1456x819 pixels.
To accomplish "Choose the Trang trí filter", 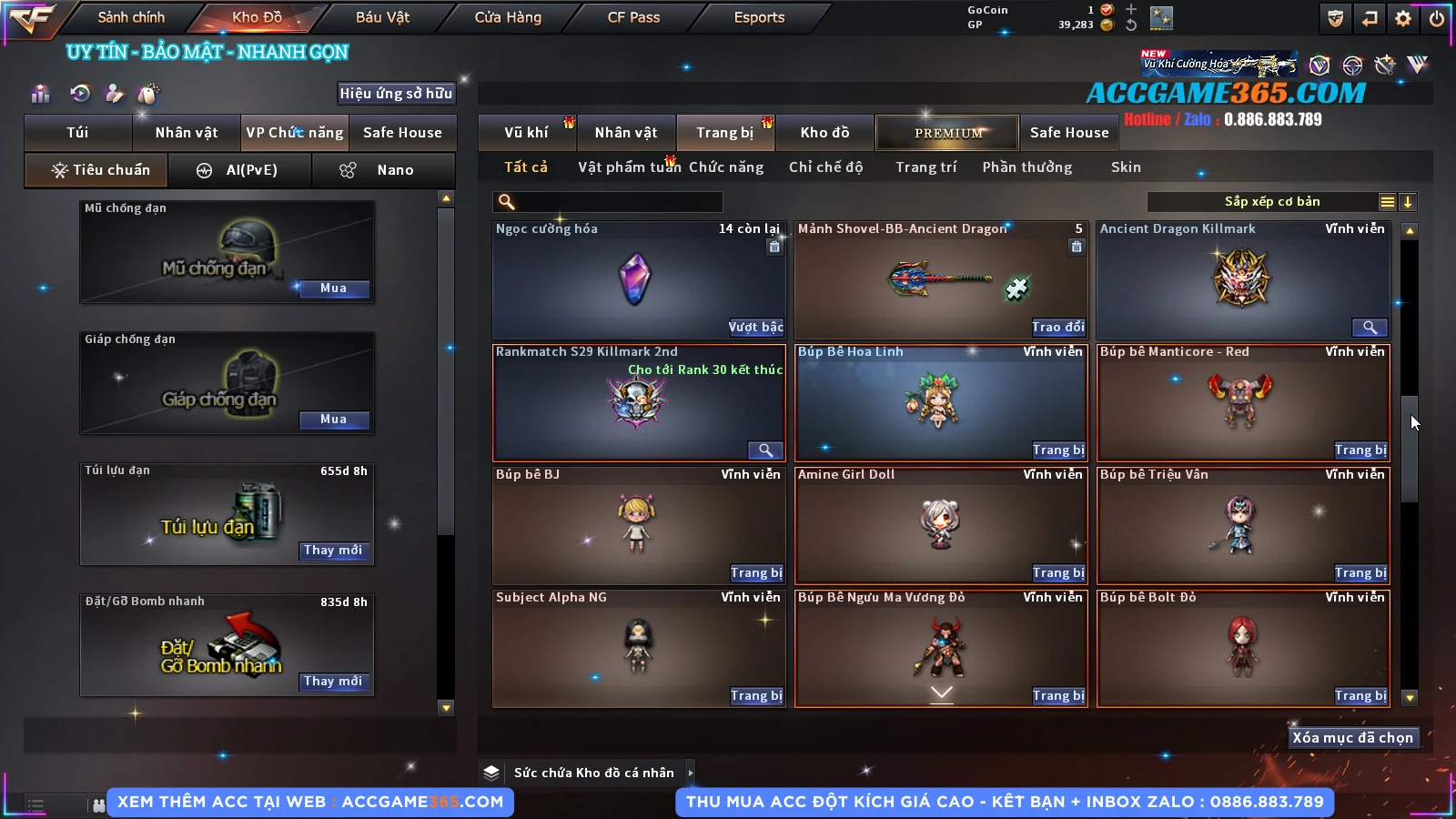I will click(x=925, y=167).
